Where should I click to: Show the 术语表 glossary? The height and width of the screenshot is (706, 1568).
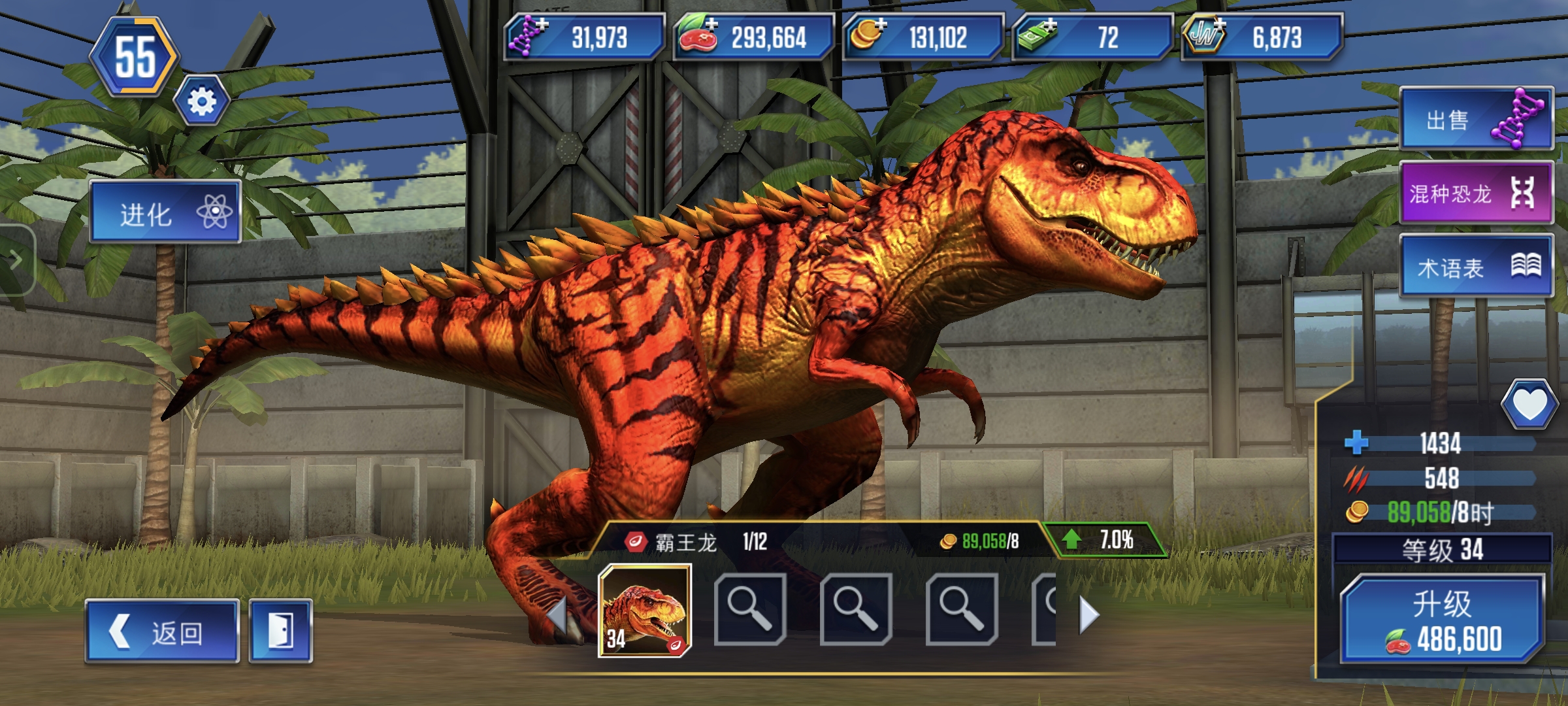pos(1476,267)
